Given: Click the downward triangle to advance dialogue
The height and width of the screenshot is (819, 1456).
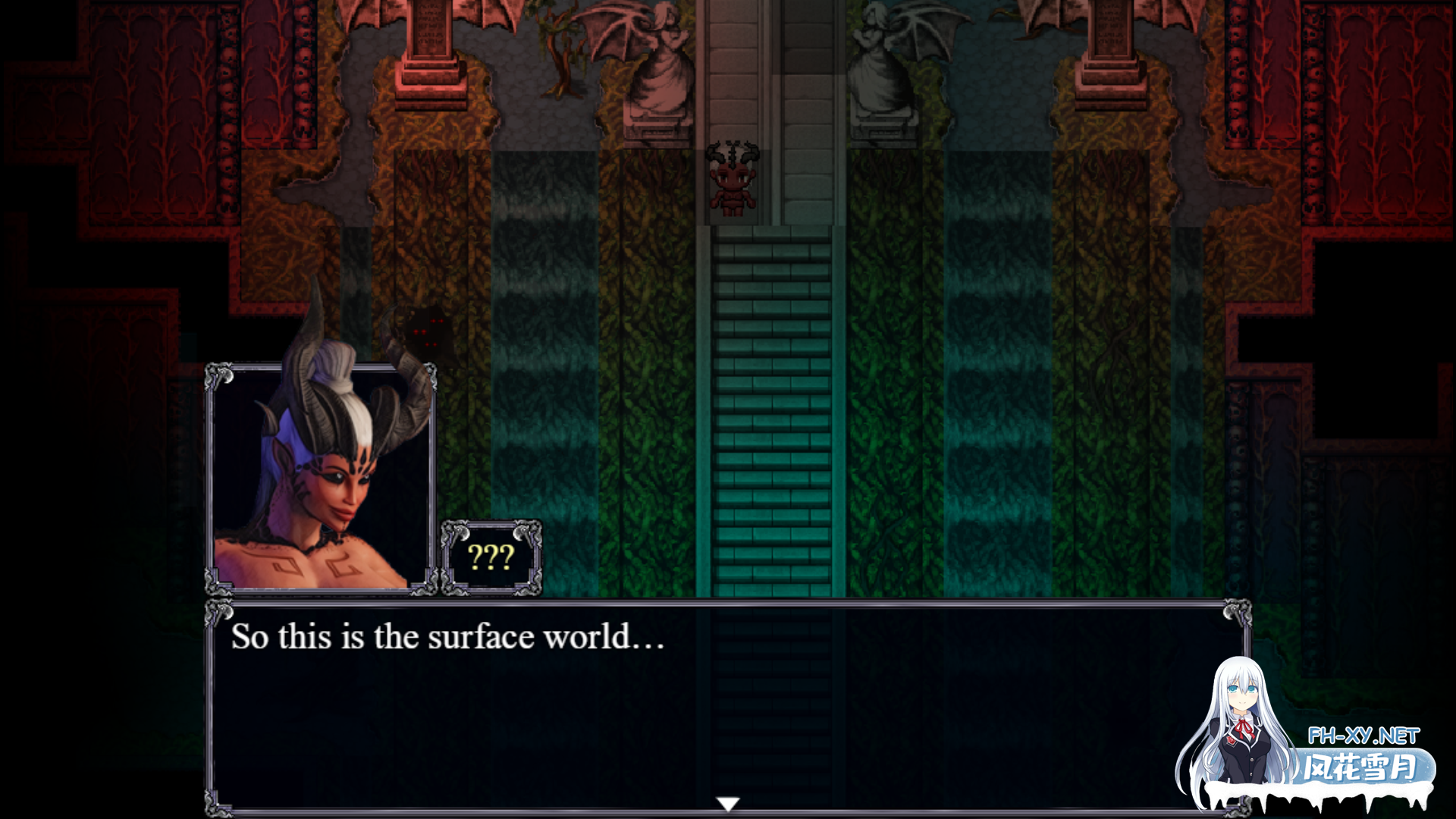Looking at the screenshot, I should coord(728,802).
